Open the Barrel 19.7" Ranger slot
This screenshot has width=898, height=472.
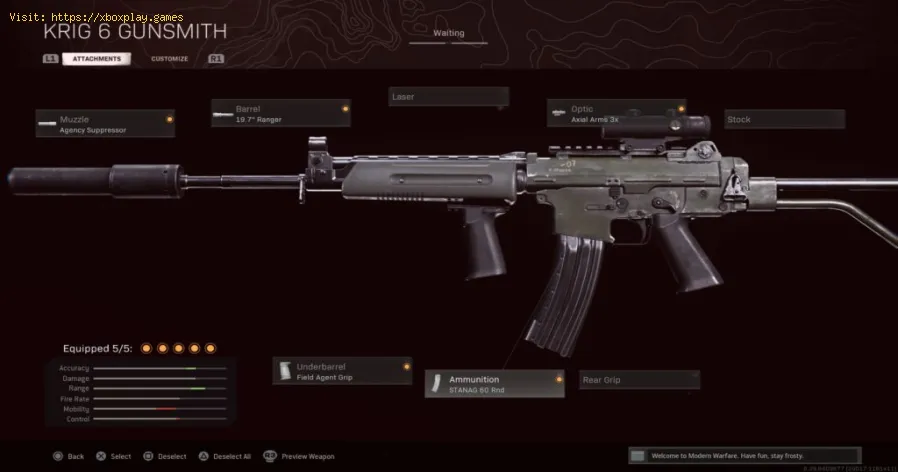pos(280,112)
